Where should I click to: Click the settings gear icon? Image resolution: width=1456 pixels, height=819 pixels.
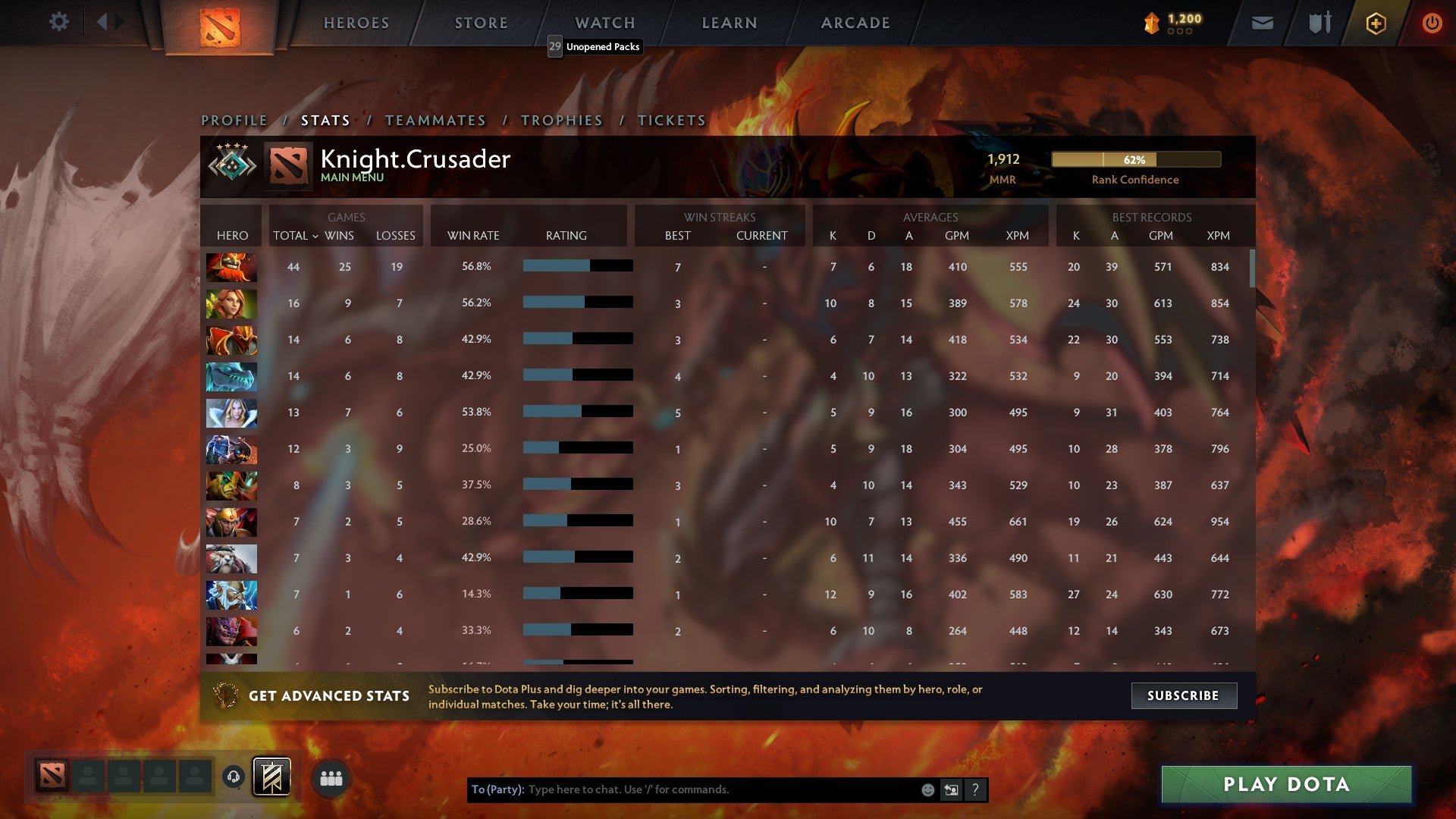point(59,22)
